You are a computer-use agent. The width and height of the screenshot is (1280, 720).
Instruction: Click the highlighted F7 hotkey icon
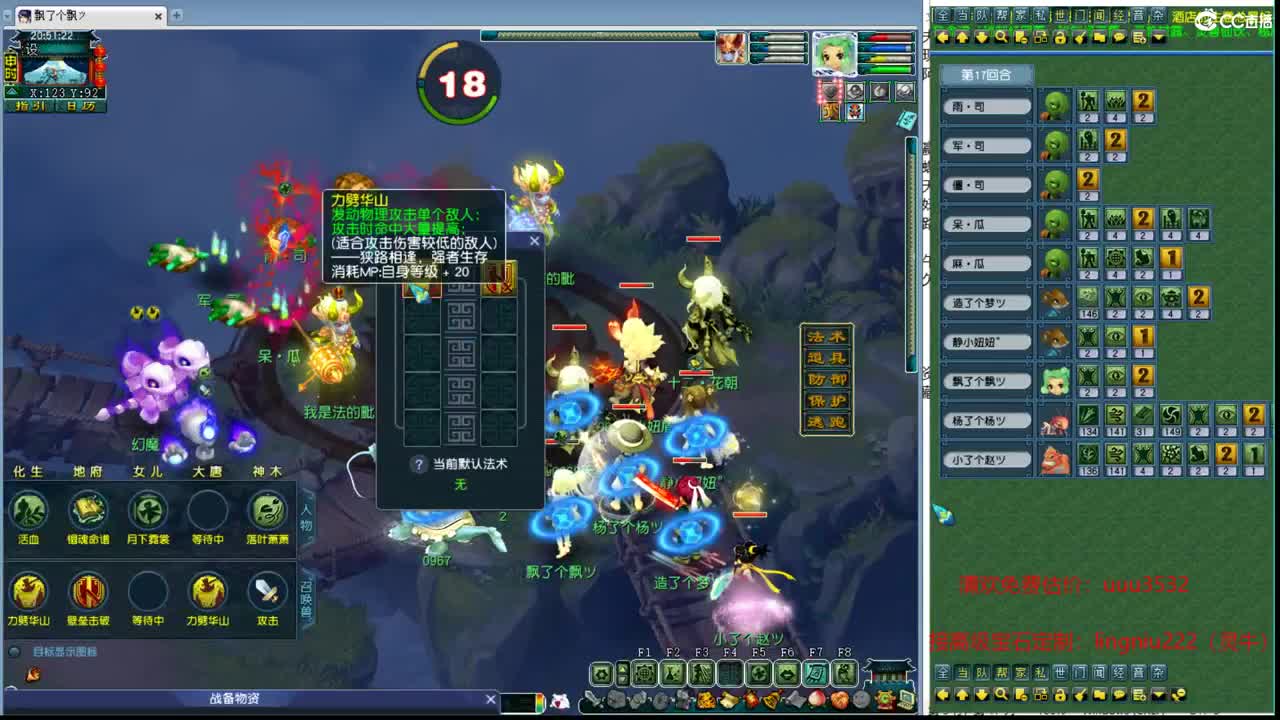pyautogui.click(x=816, y=673)
